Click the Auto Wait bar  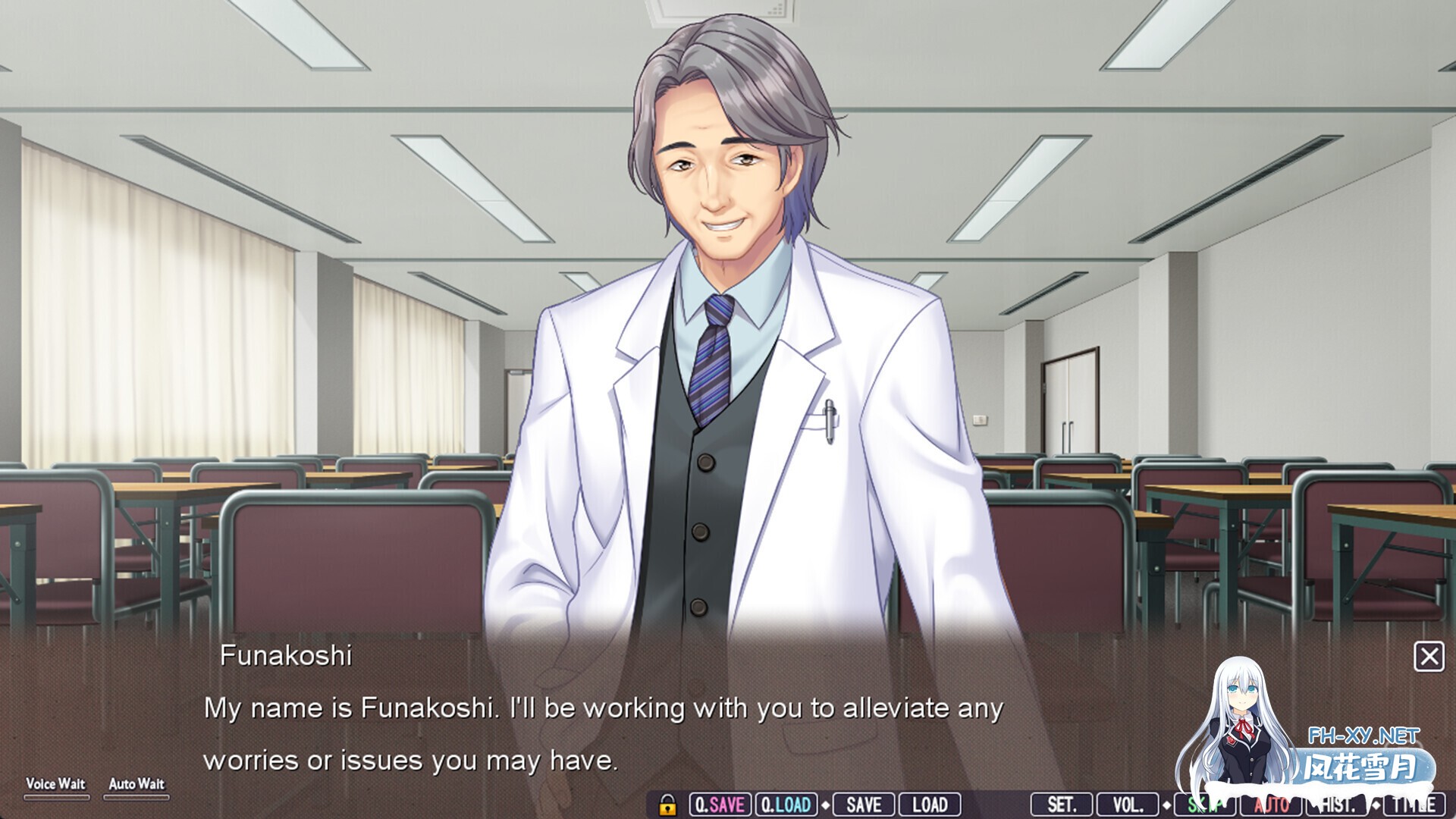point(136,796)
